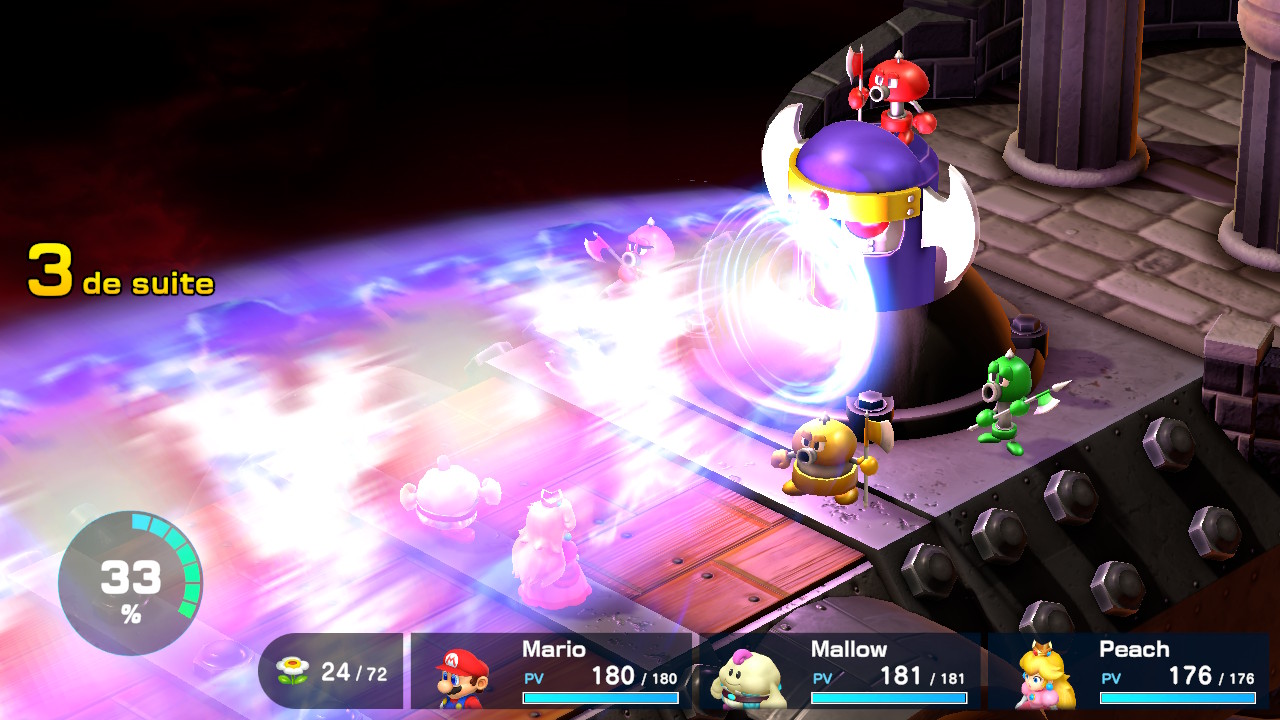The width and height of the screenshot is (1280, 720).
Task: Click the flower points icon
Action: (292, 671)
